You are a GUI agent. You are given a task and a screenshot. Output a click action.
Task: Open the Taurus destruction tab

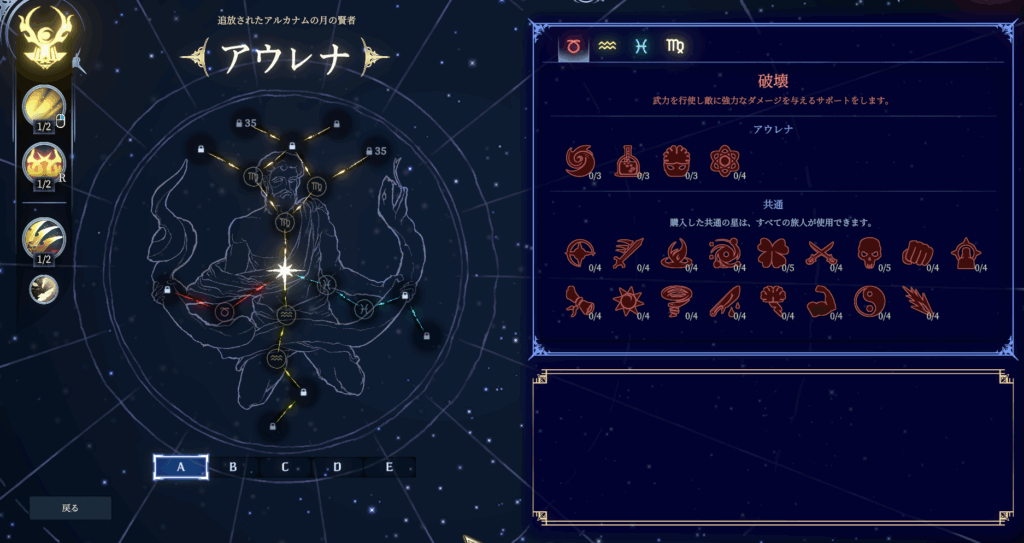point(574,47)
